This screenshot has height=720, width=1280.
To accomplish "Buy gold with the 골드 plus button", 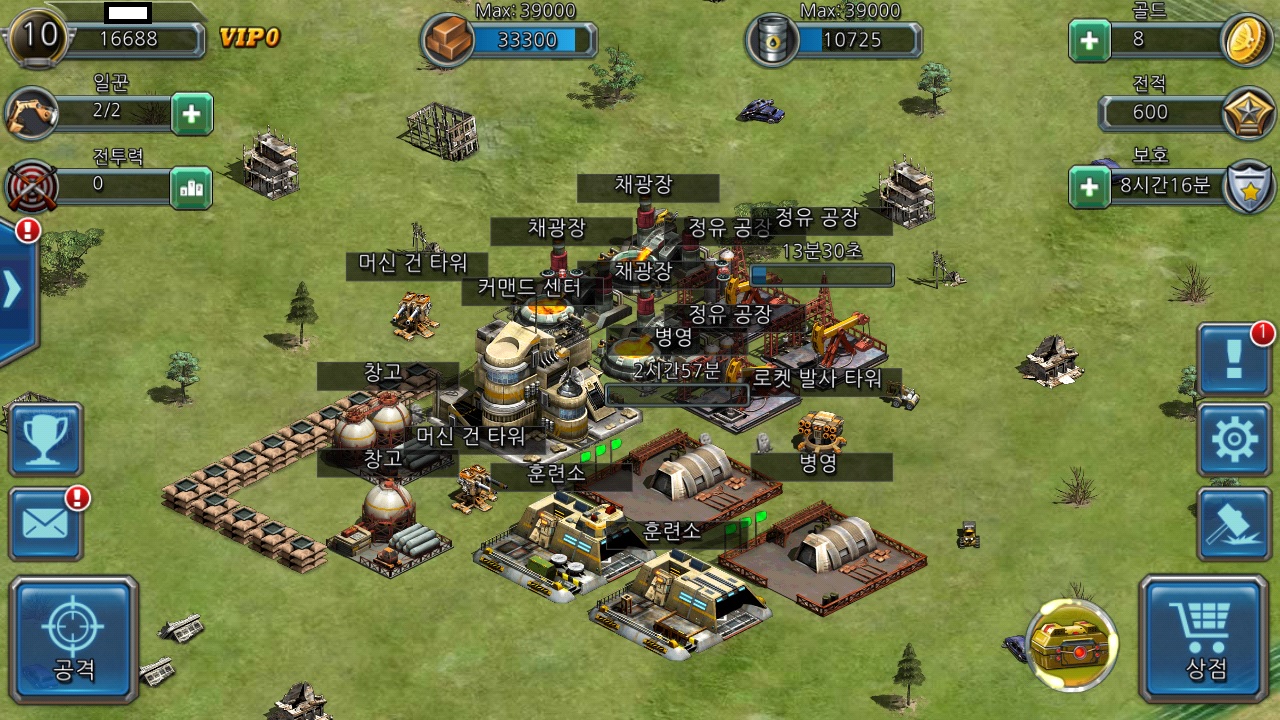I will tap(1089, 41).
